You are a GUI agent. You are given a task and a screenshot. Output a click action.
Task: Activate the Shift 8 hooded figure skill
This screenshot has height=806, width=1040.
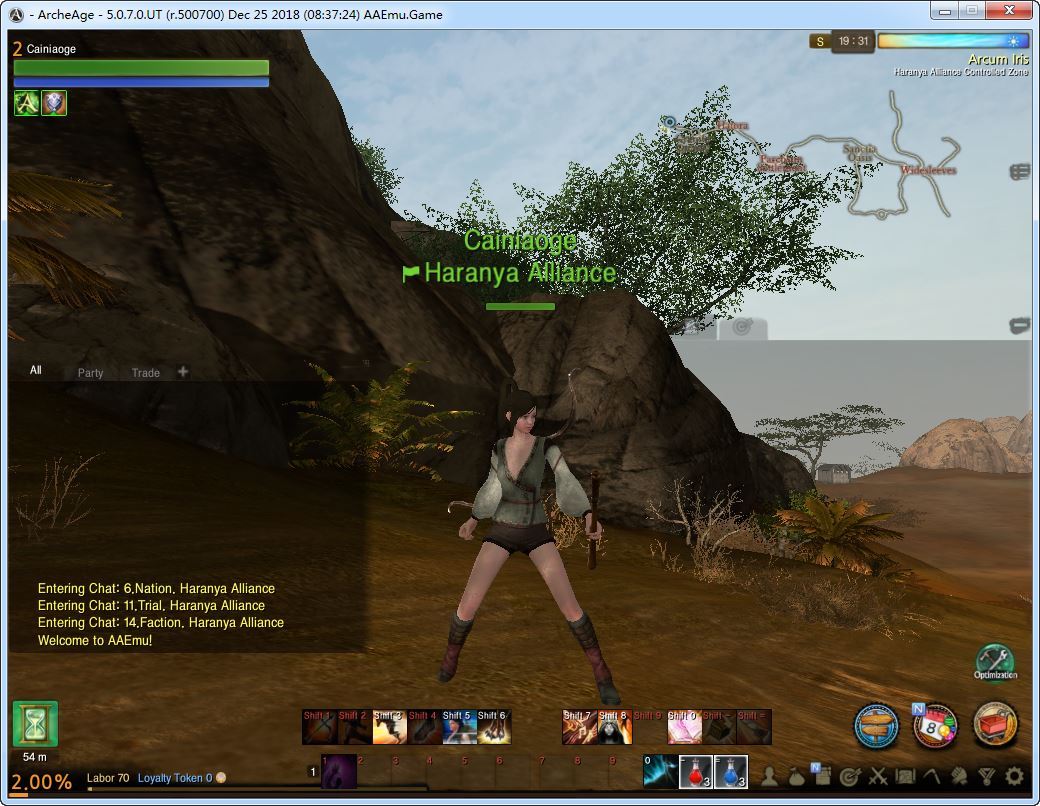(x=614, y=727)
